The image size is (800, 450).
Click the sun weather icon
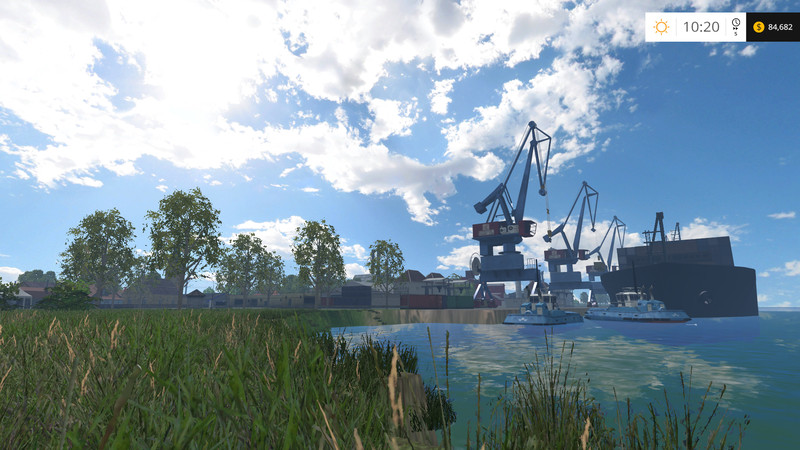point(661,27)
